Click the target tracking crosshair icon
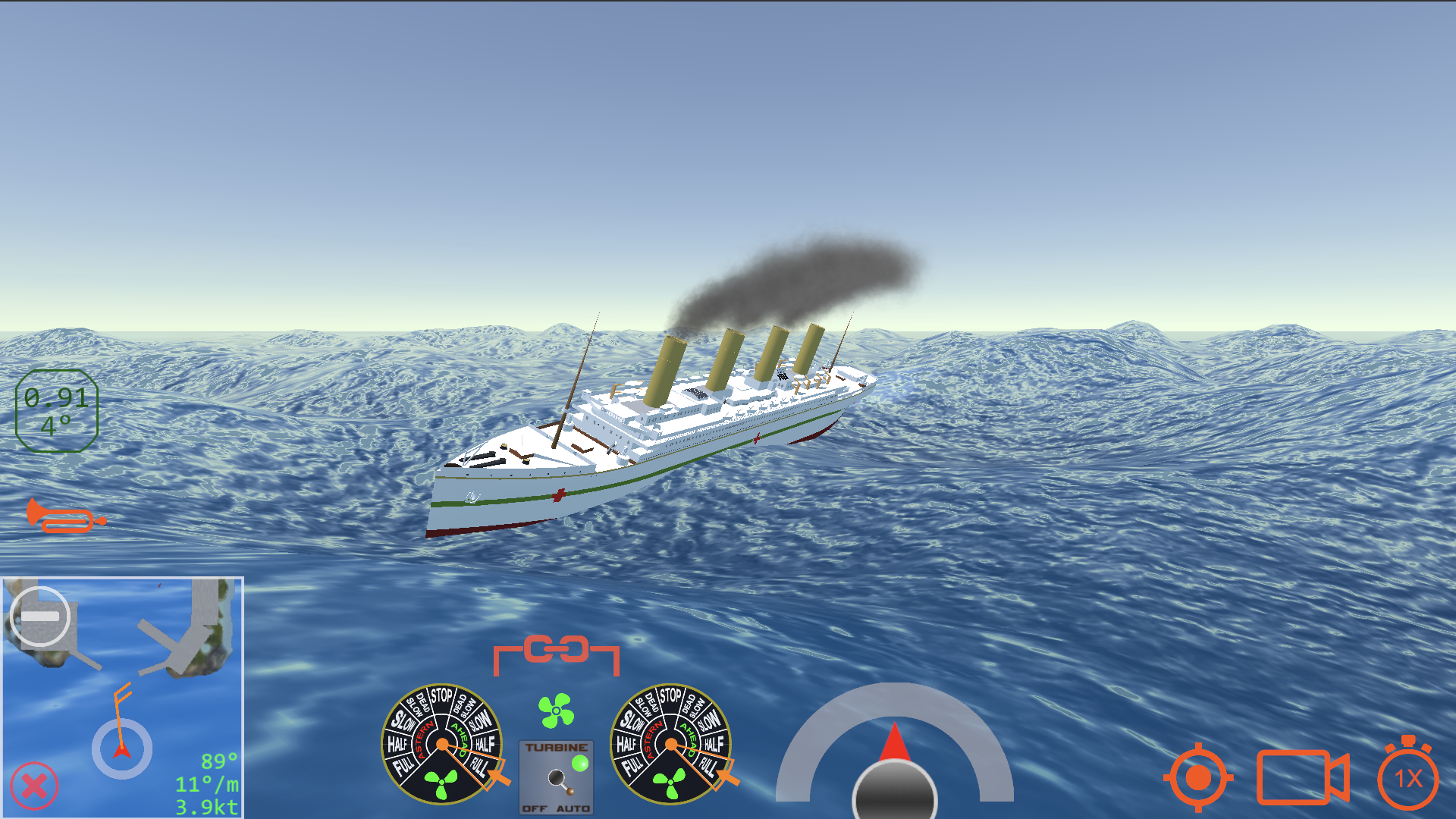Screen dimensions: 1456x819 click(x=1200, y=777)
